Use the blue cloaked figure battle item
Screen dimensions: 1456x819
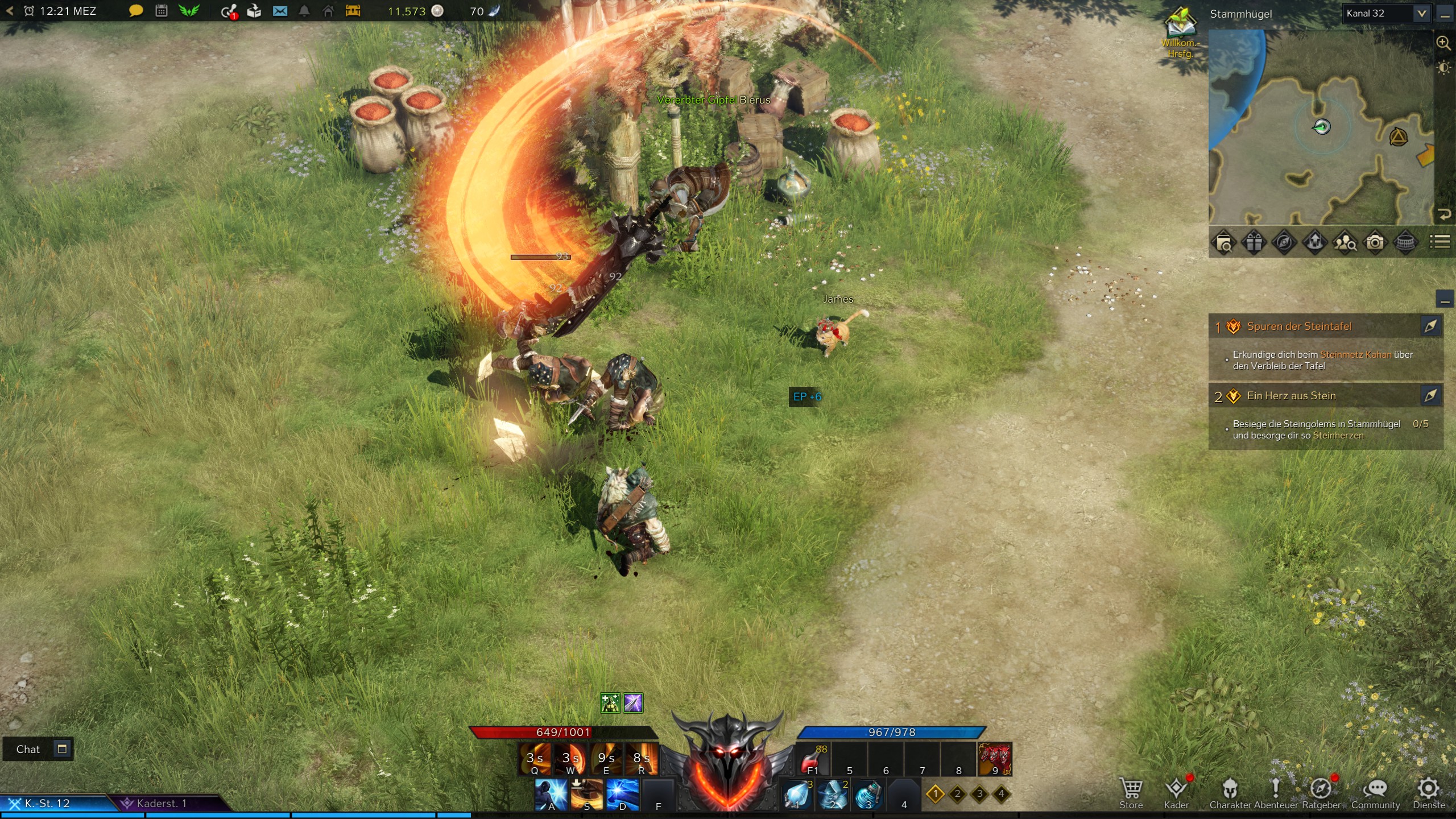click(832, 794)
